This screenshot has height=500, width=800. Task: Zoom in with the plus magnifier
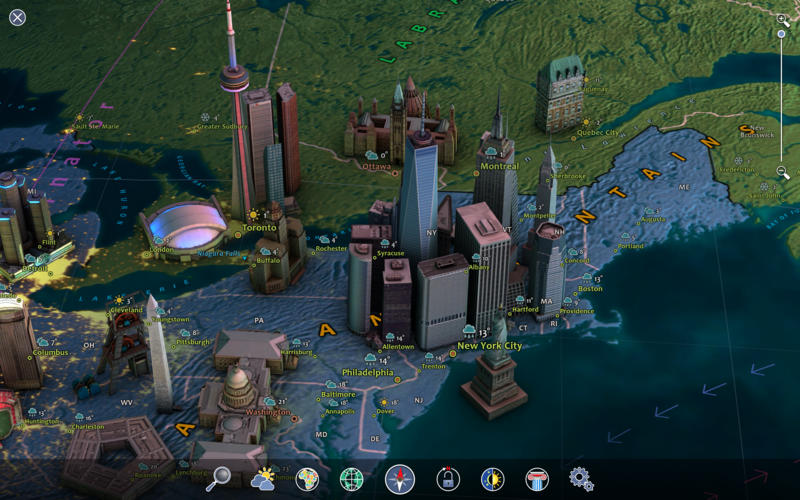[x=783, y=20]
